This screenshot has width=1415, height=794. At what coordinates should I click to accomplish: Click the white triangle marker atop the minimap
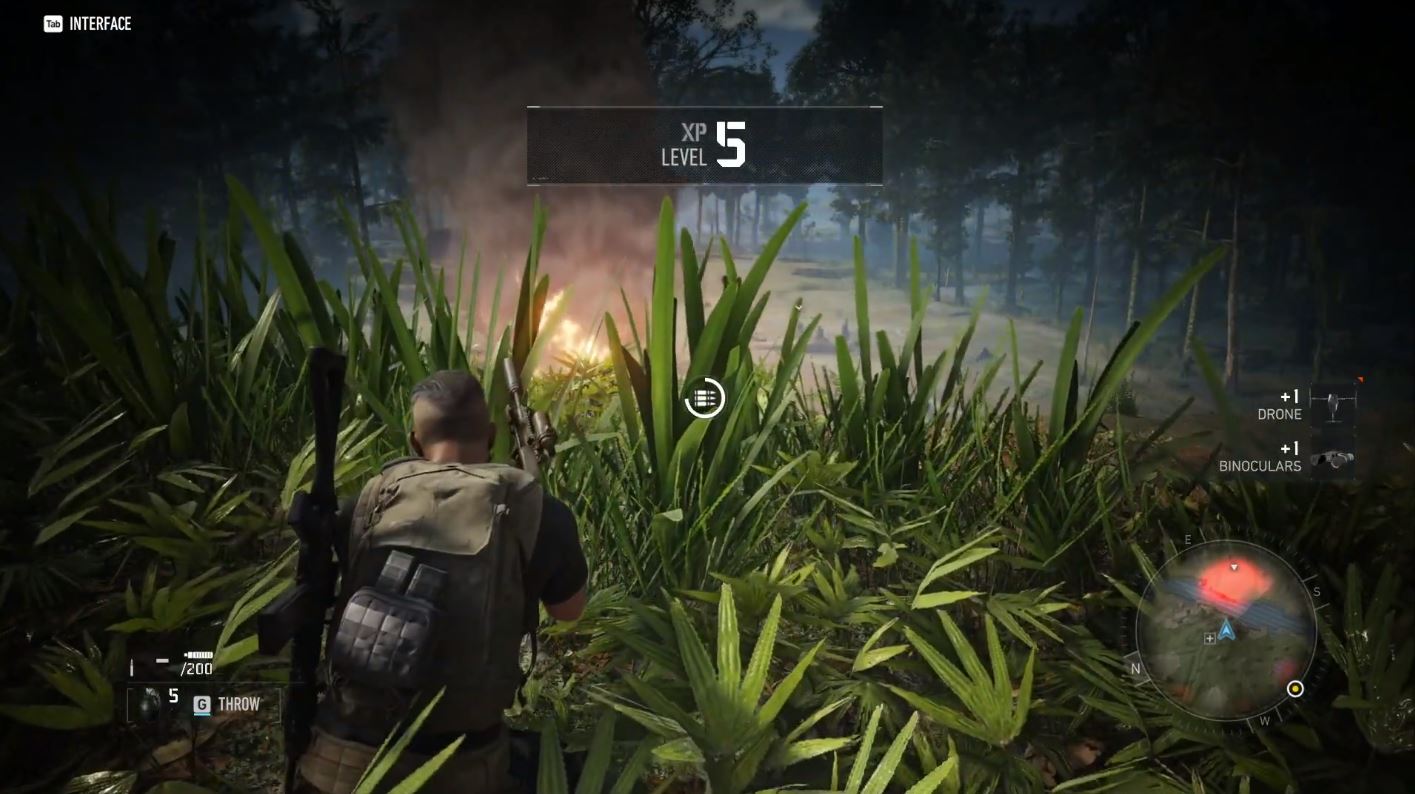coord(1233,567)
